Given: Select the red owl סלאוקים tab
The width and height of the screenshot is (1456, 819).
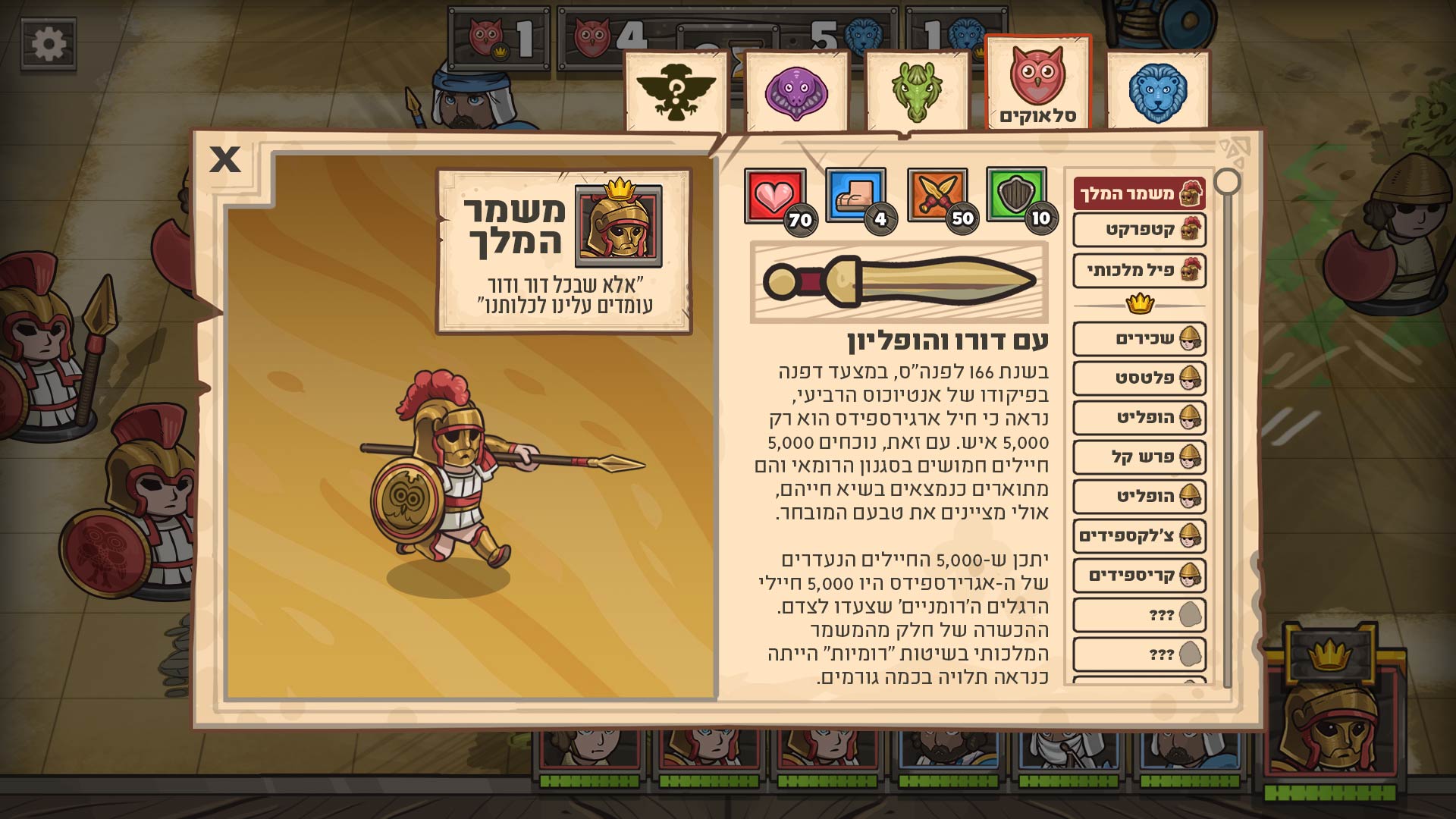Looking at the screenshot, I should (1037, 83).
